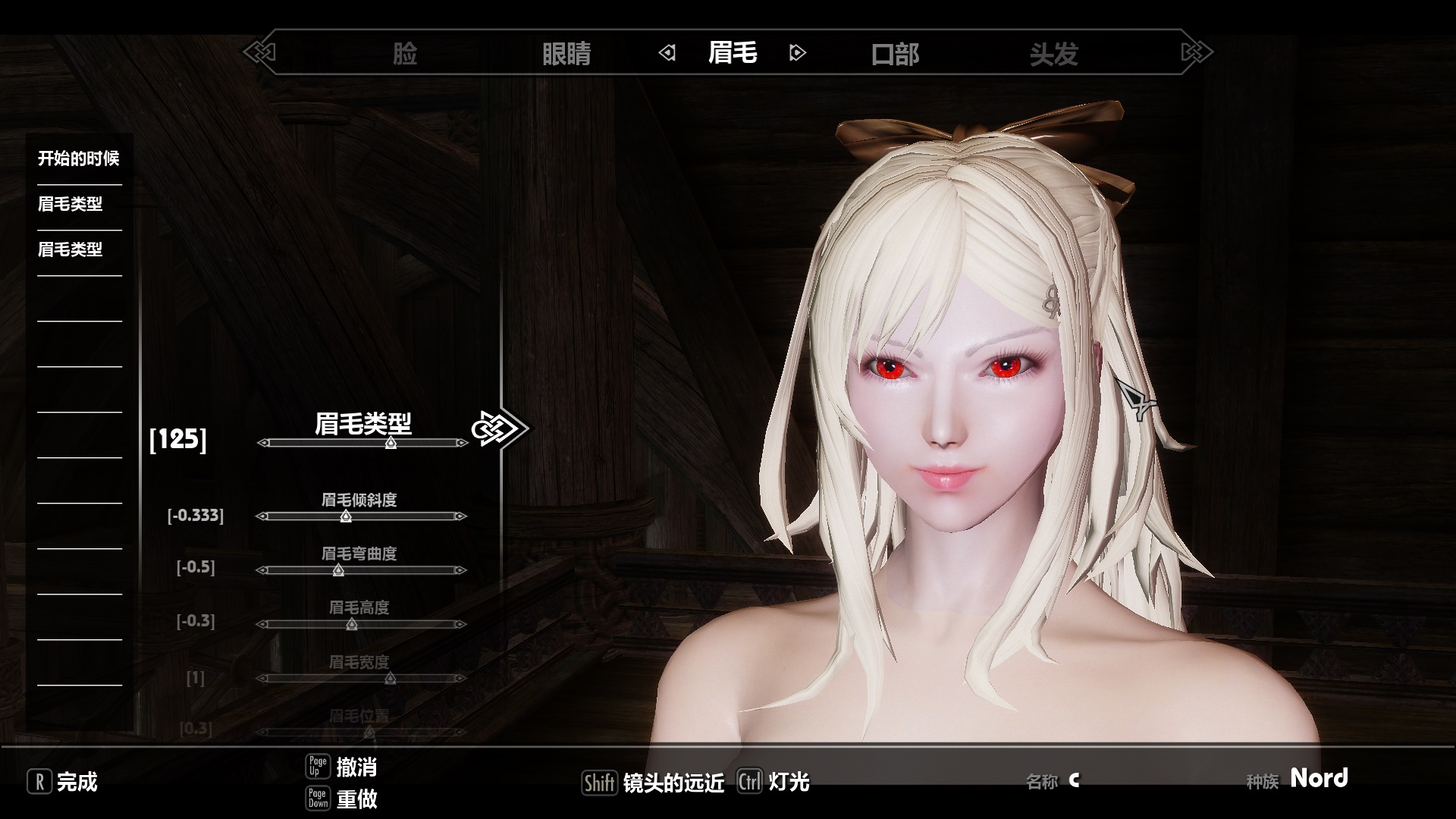Click the right arrow of the 眉毛弯曲度 slider
This screenshot has width=1456, height=819.
pos(462,570)
